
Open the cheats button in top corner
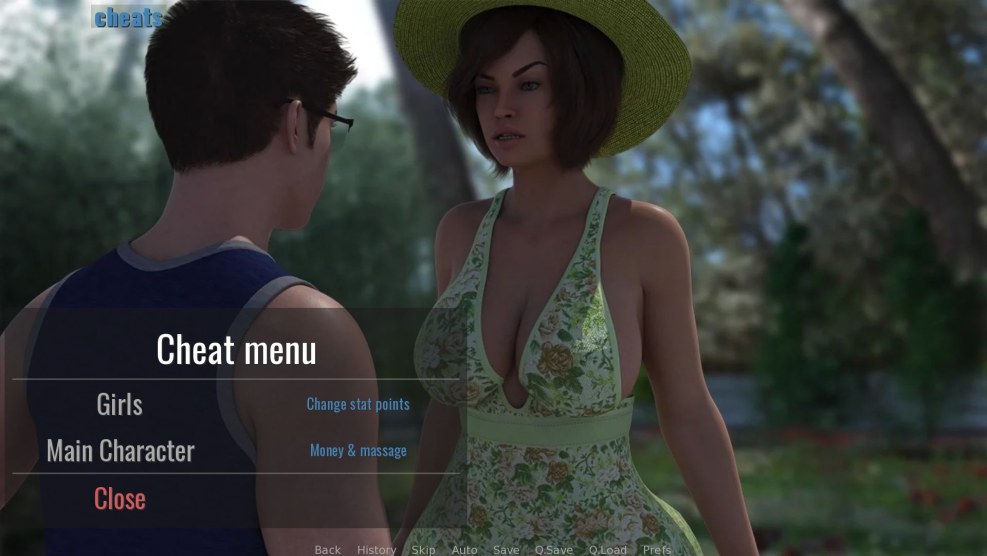click(129, 17)
